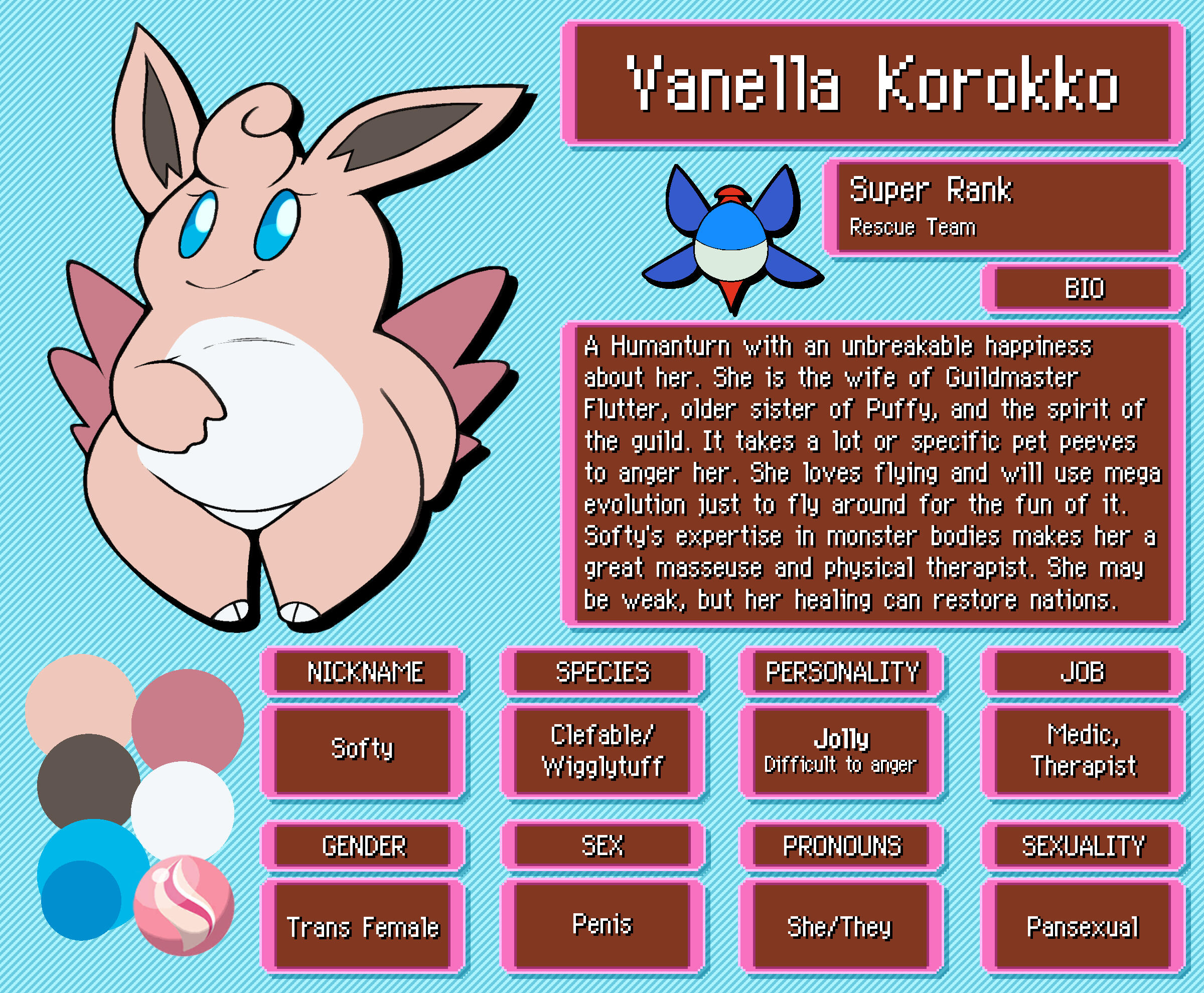Click the Super Rank Rescue Team panel
This screenshot has height=993, width=1204.
tap(1002, 207)
